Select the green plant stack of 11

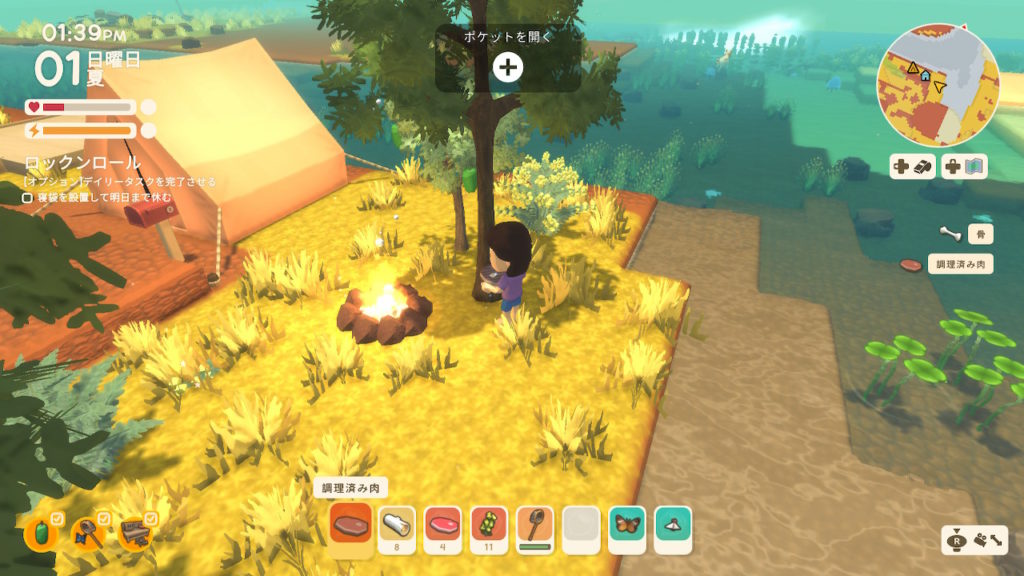pyautogui.click(x=489, y=524)
